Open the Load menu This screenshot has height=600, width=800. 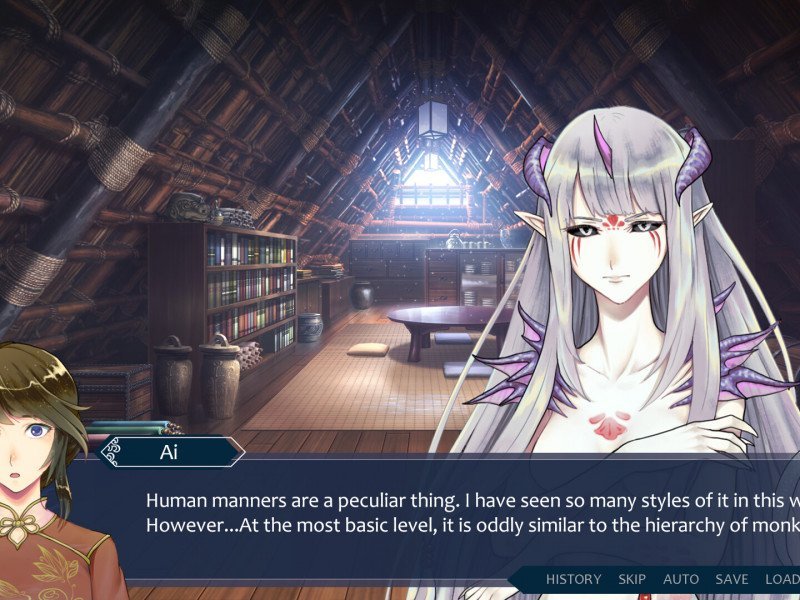(782, 579)
